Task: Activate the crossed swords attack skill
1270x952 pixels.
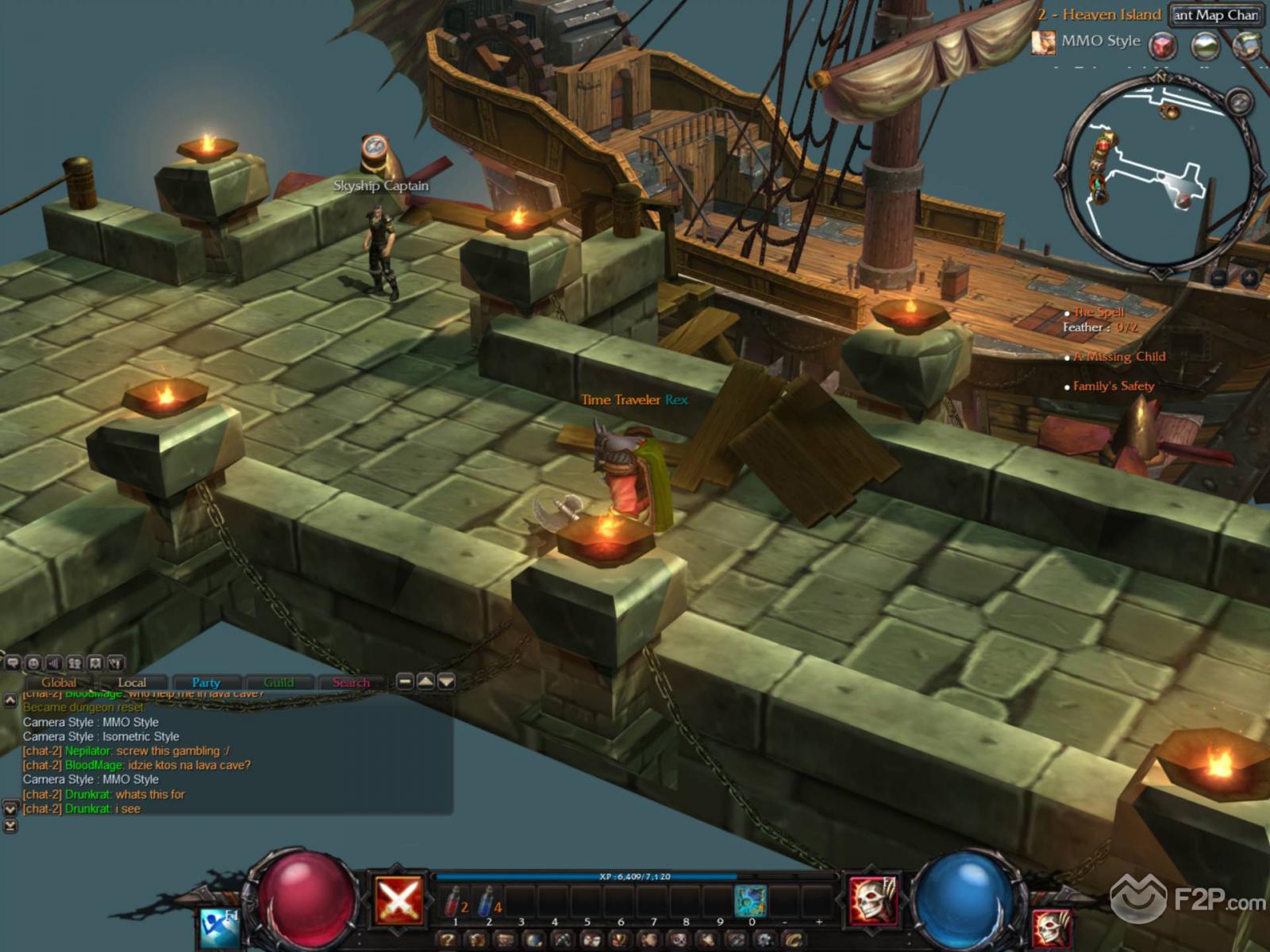Action: click(x=399, y=899)
